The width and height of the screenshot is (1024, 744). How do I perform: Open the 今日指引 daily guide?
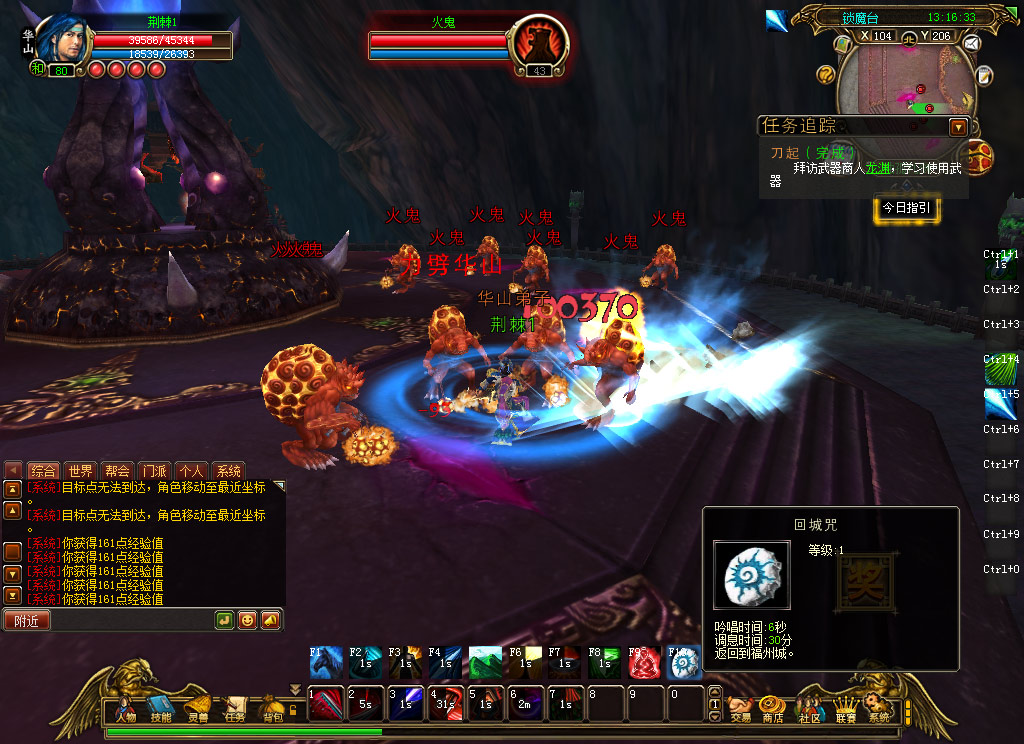(x=906, y=208)
